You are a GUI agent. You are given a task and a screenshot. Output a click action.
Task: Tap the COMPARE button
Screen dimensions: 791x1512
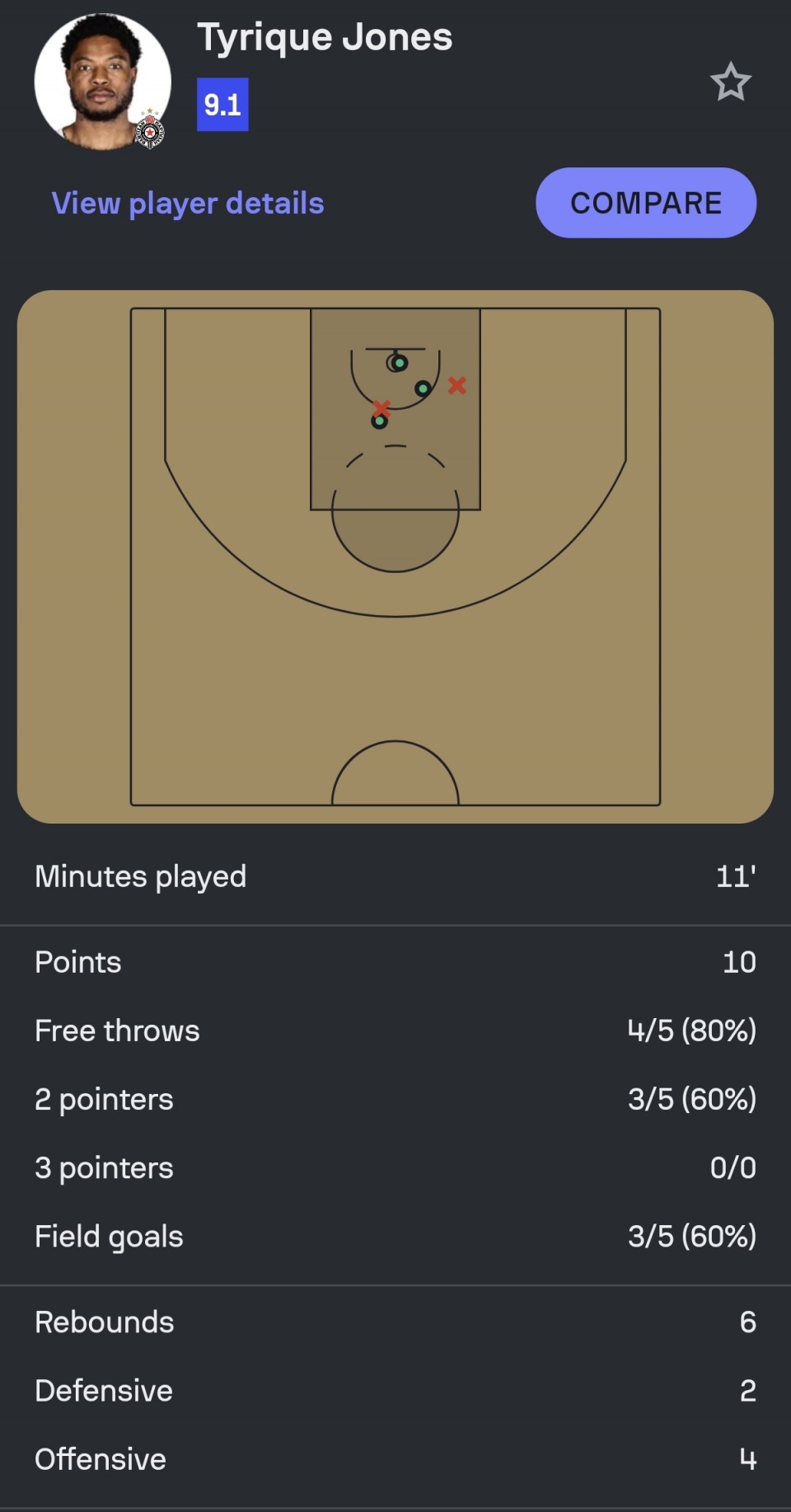[646, 203]
